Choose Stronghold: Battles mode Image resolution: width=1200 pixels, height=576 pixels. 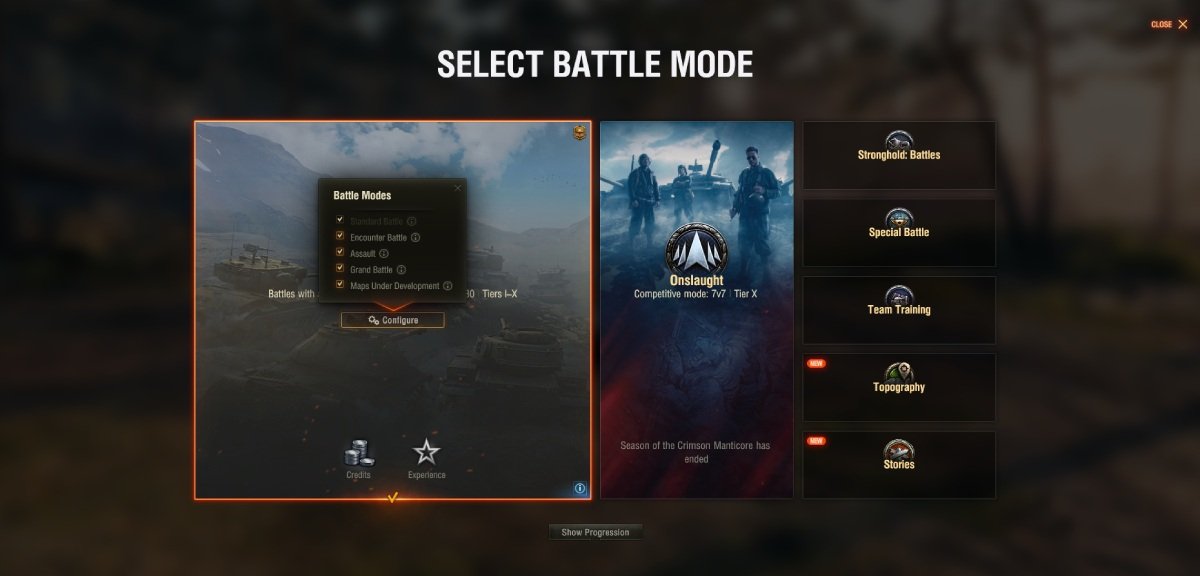pyautogui.click(x=899, y=155)
